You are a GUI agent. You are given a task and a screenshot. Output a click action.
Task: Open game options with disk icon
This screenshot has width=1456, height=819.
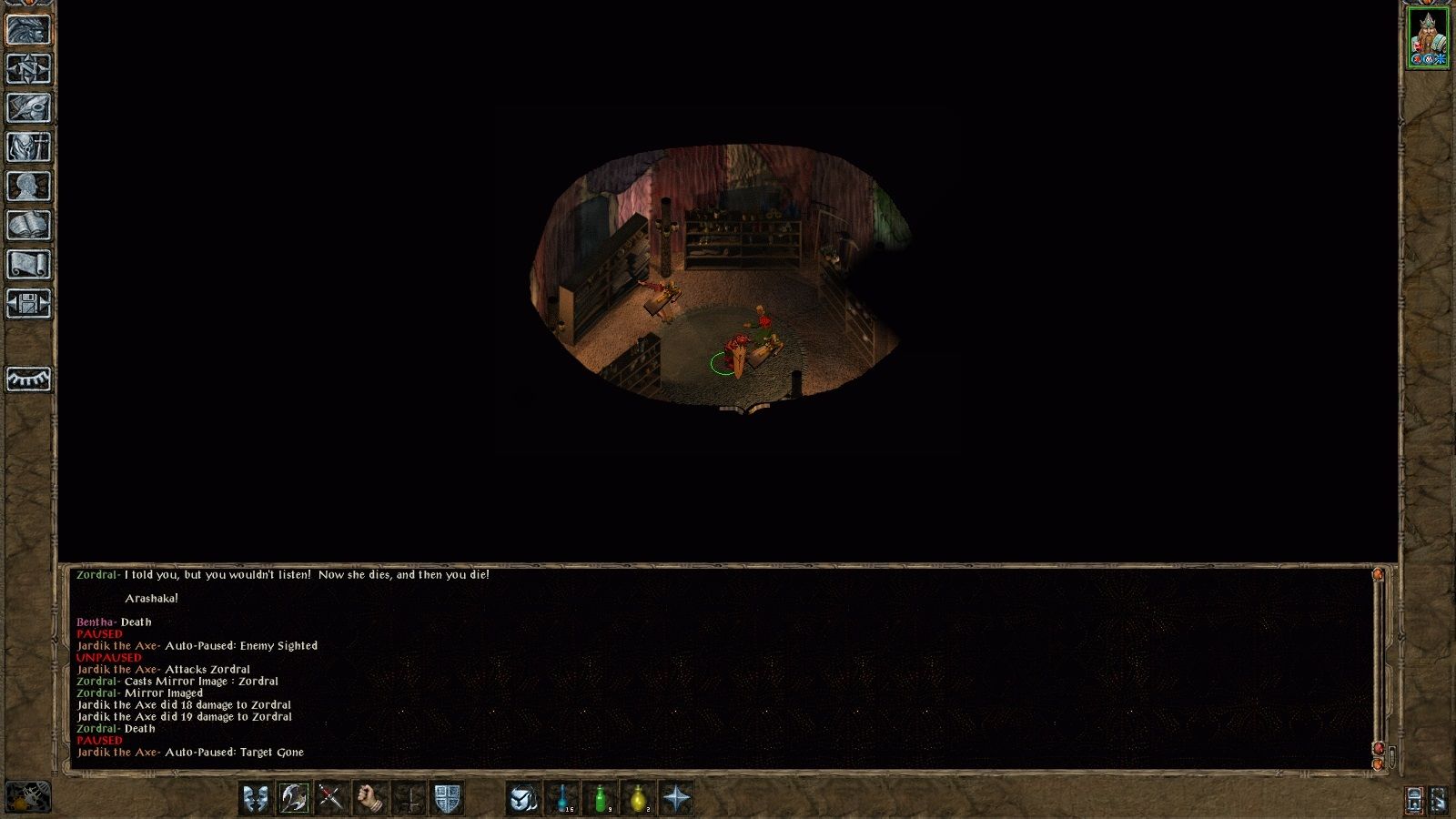pos(25,305)
